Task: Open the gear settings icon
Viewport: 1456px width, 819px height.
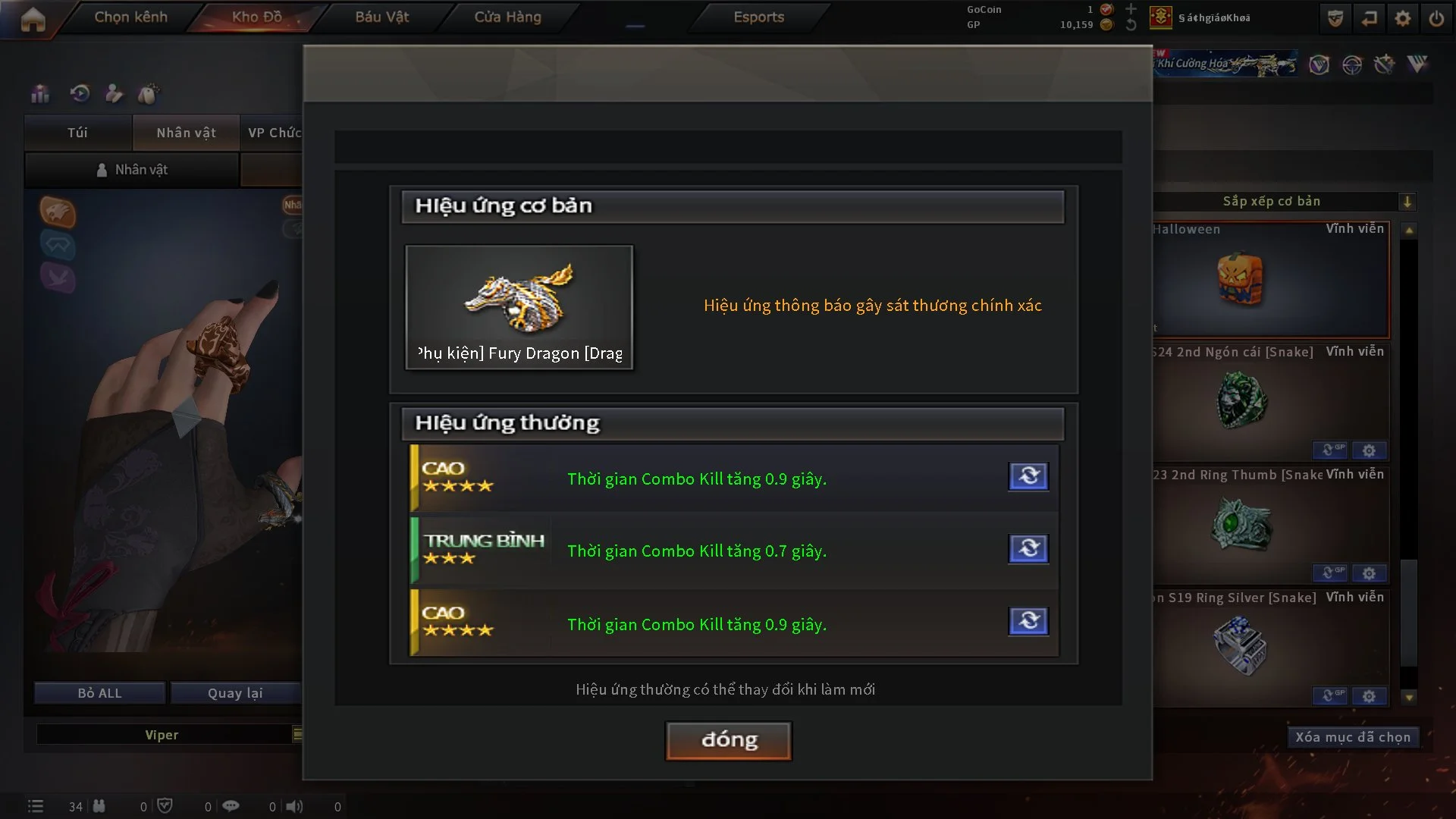Action: click(x=1402, y=18)
